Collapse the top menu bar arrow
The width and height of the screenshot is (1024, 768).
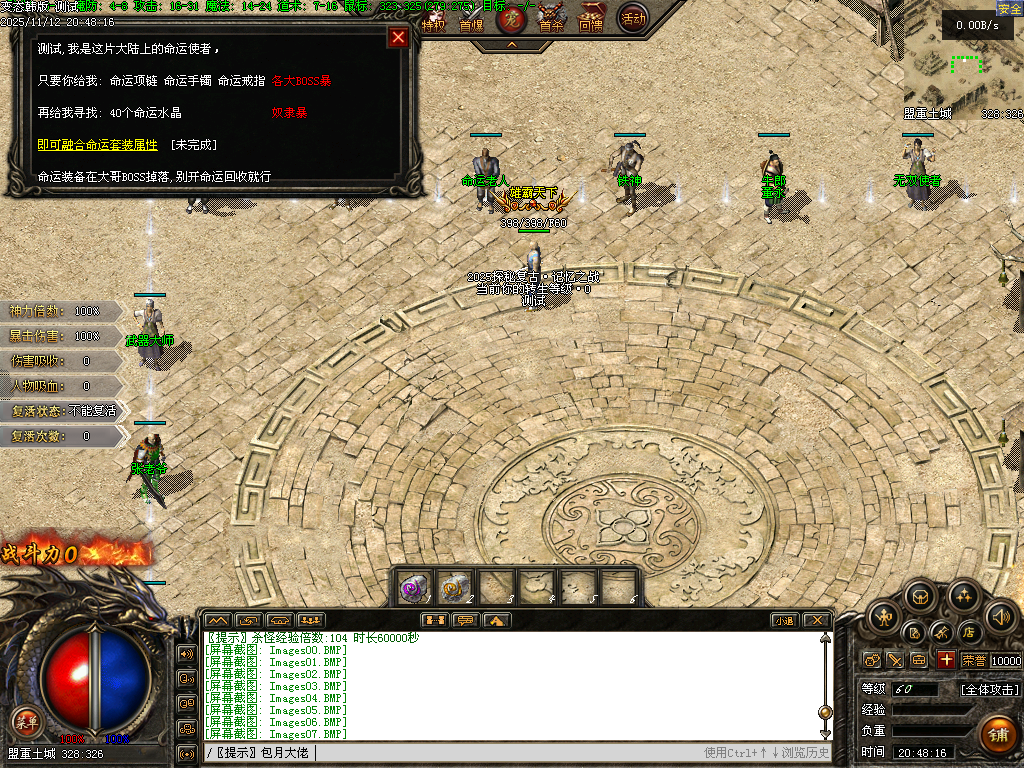point(512,45)
